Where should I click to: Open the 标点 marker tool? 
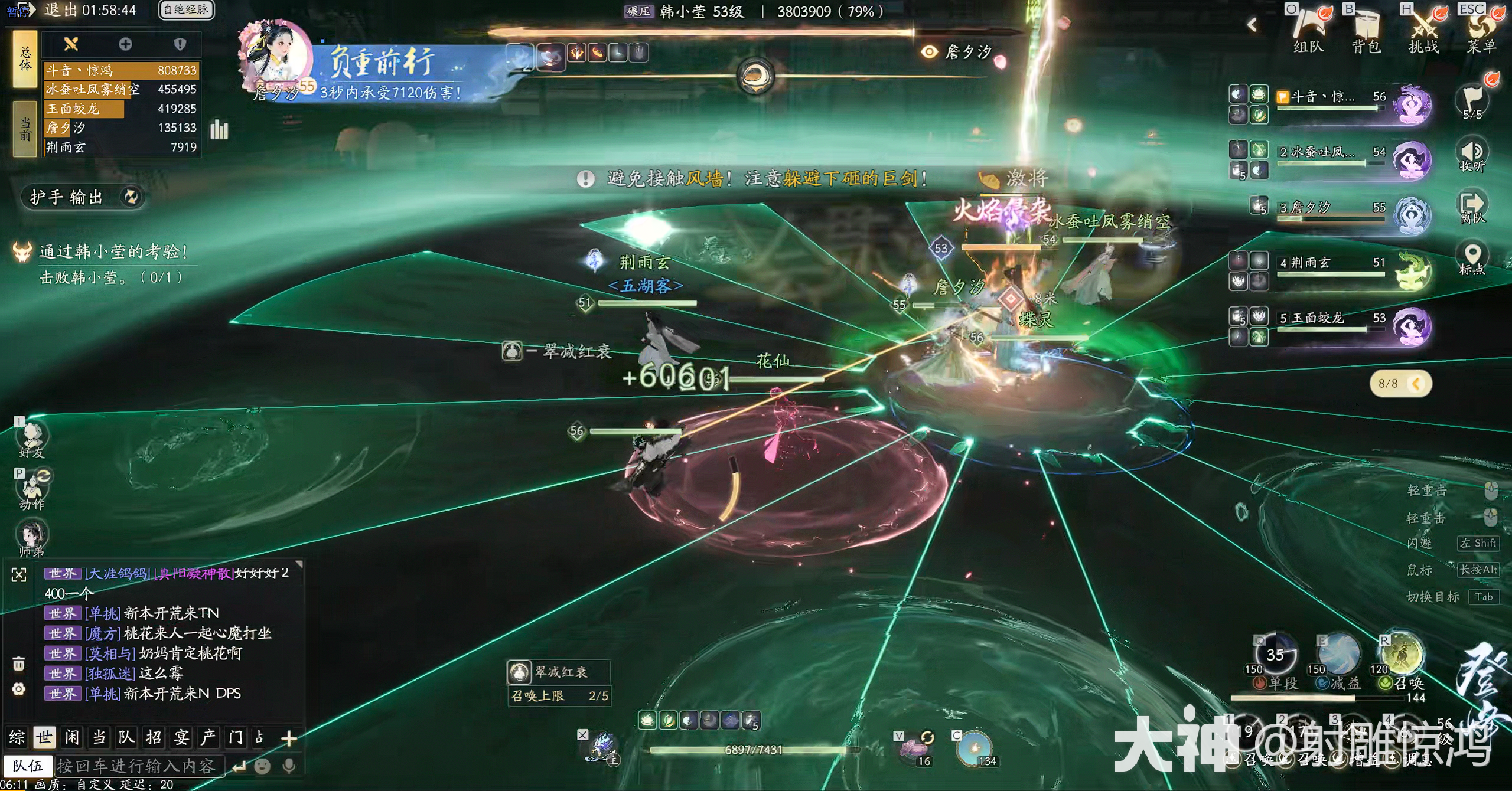tap(1472, 259)
